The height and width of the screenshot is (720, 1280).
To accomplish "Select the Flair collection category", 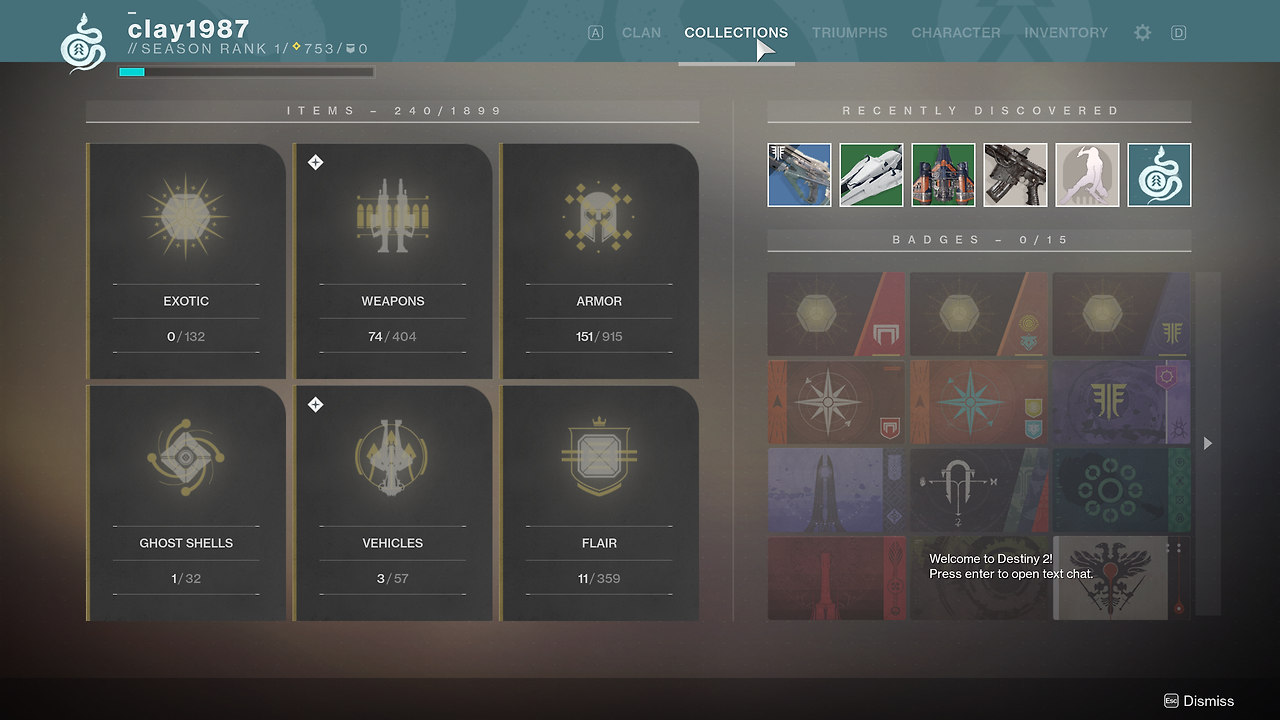I will tap(599, 503).
